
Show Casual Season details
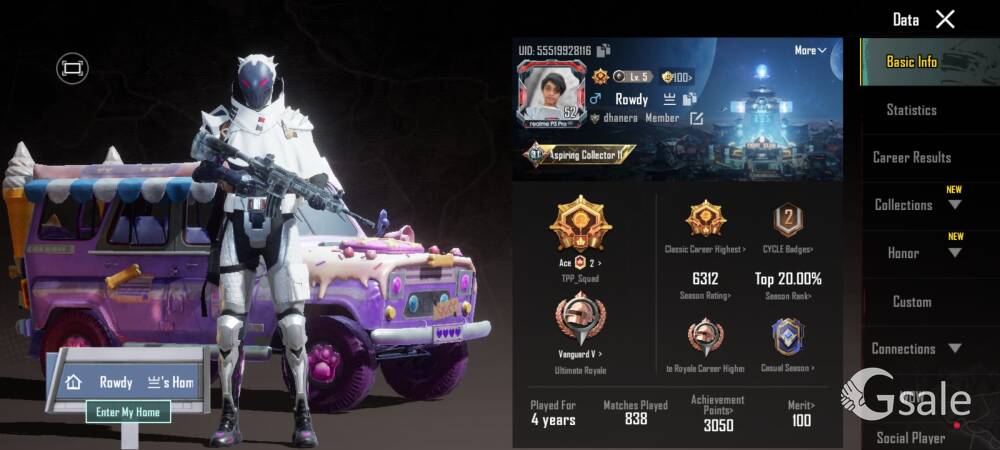pos(787,345)
